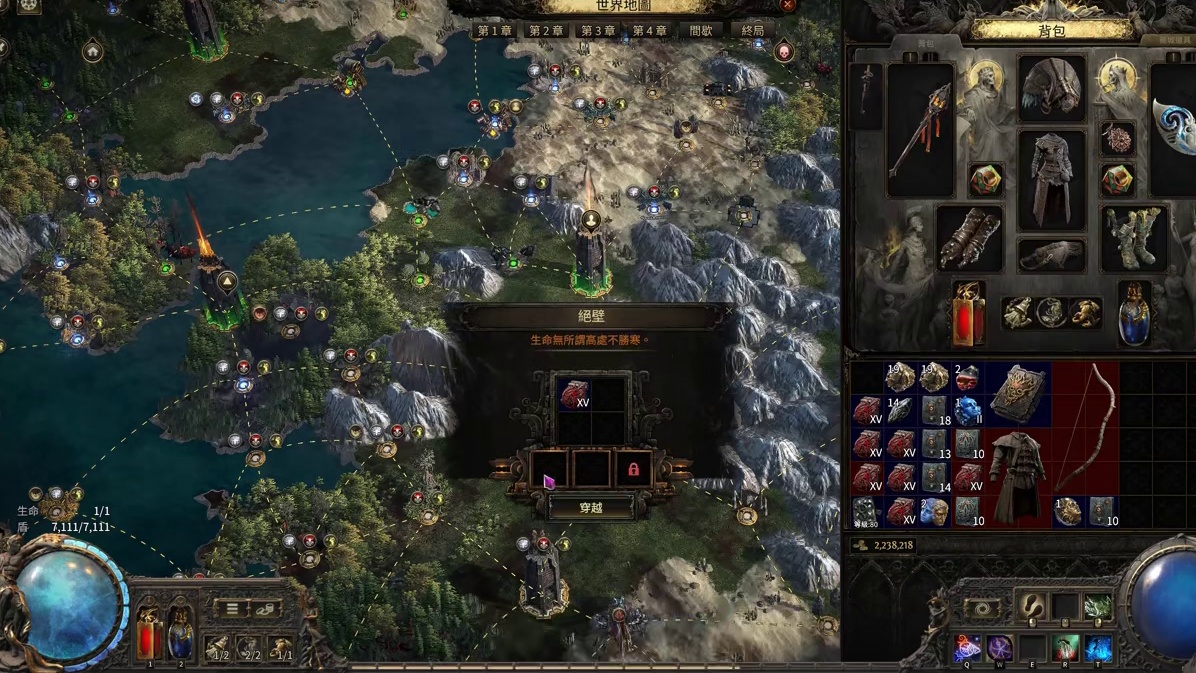This screenshot has height=673, width=1196.
Task: Switch to the 第1章 chapter tab
Action: click(x=494, y=31)
